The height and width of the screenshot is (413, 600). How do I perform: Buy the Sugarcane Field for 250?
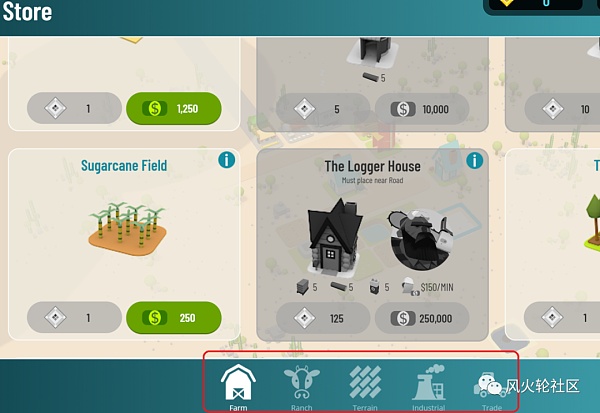(173, 318)
